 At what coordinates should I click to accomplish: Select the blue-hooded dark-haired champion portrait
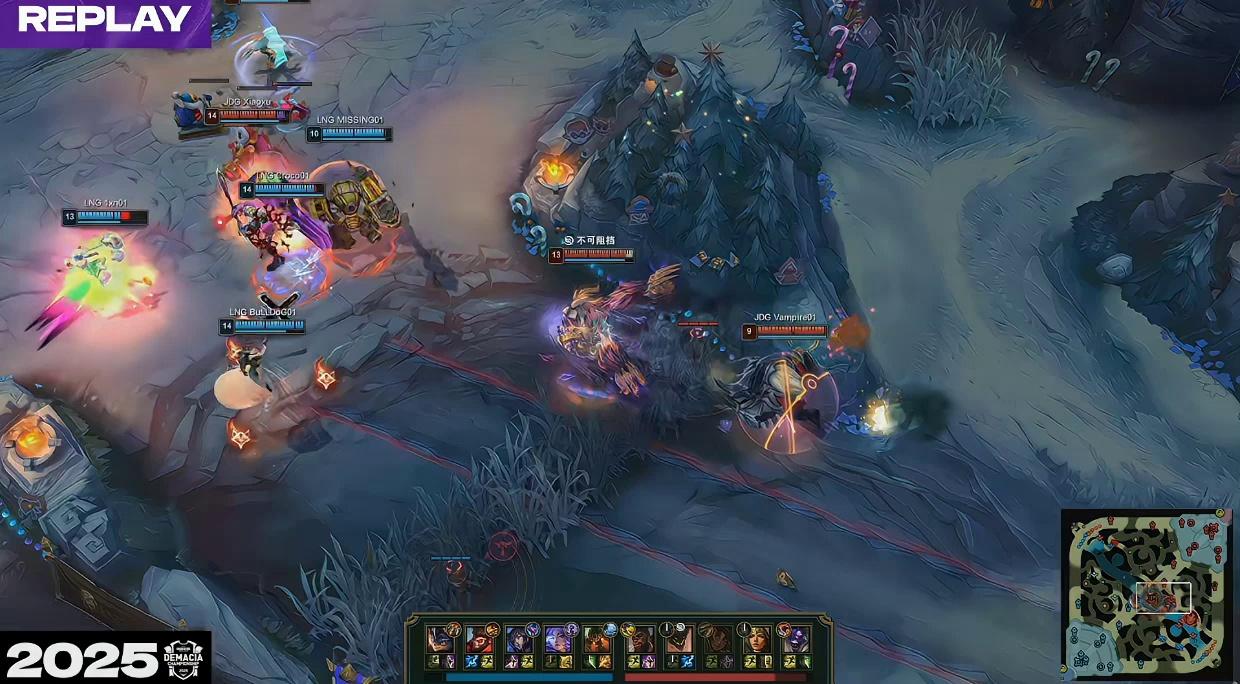[x=519, y=640]
